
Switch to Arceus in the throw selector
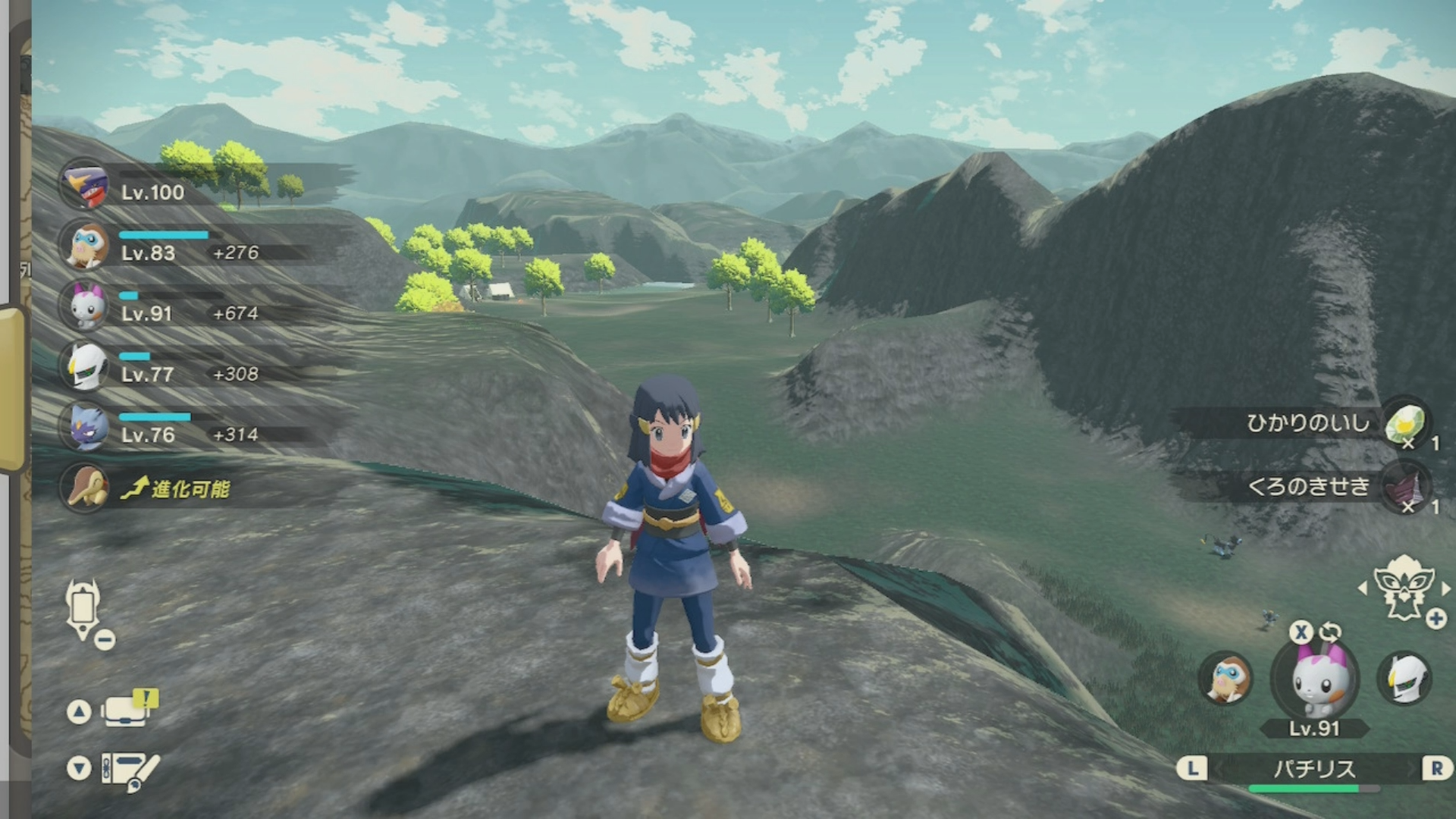tap(1405, 678)
